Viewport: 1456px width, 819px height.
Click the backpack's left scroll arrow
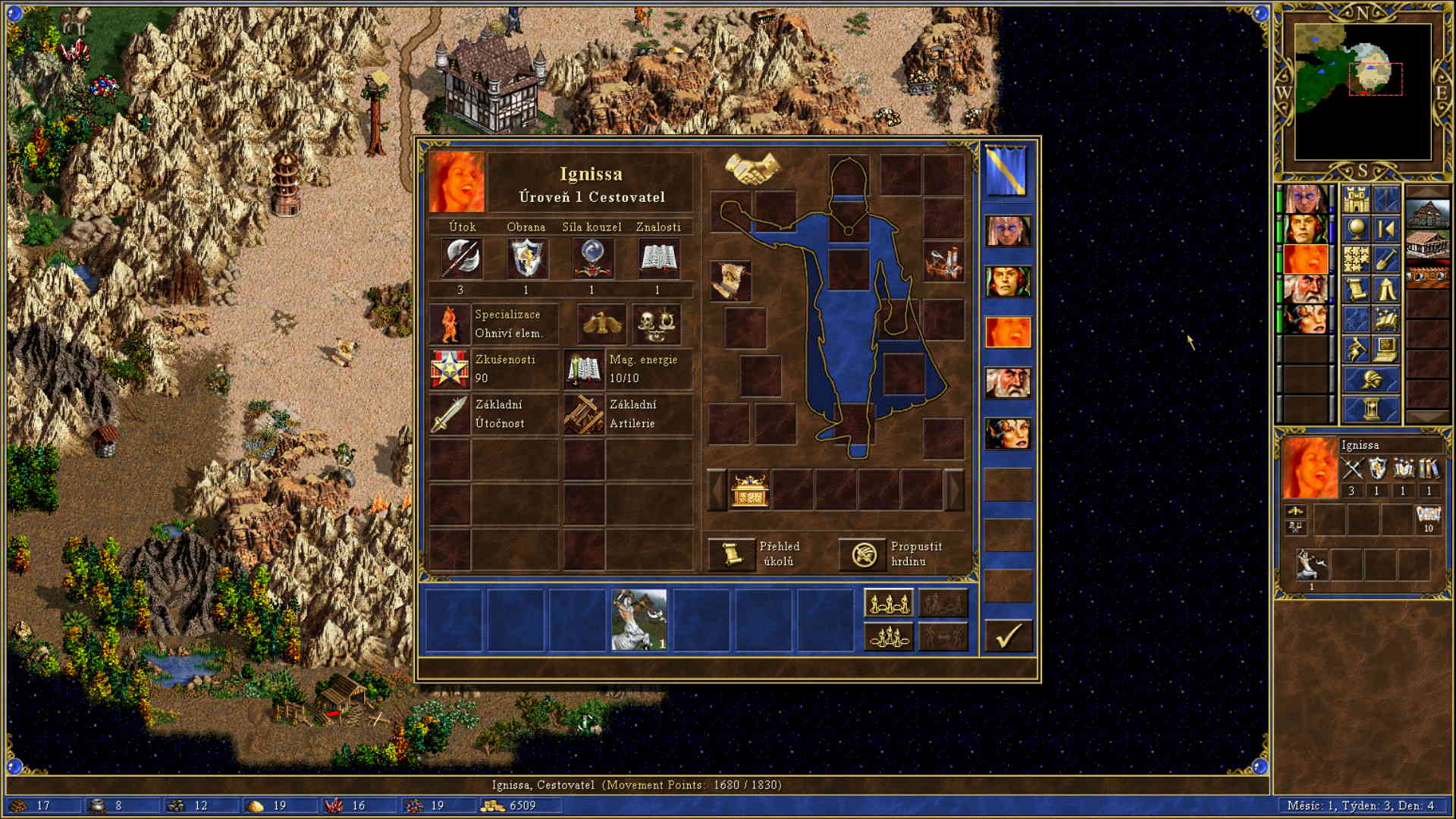[717, 489]
